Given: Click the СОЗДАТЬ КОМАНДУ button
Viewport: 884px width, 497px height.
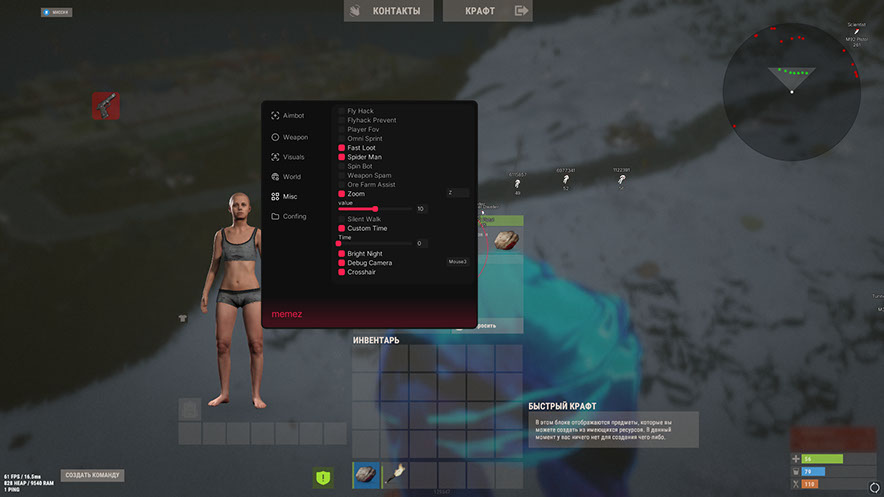Looking at the screenshot, I should click(x=93, y=475).
